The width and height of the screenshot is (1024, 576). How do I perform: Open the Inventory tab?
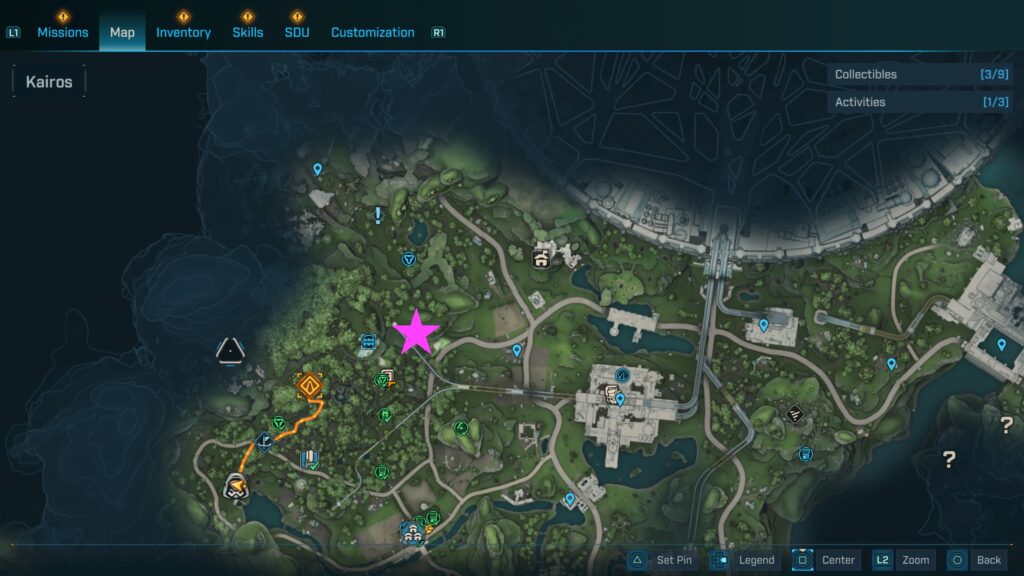[x=183, y=32]
